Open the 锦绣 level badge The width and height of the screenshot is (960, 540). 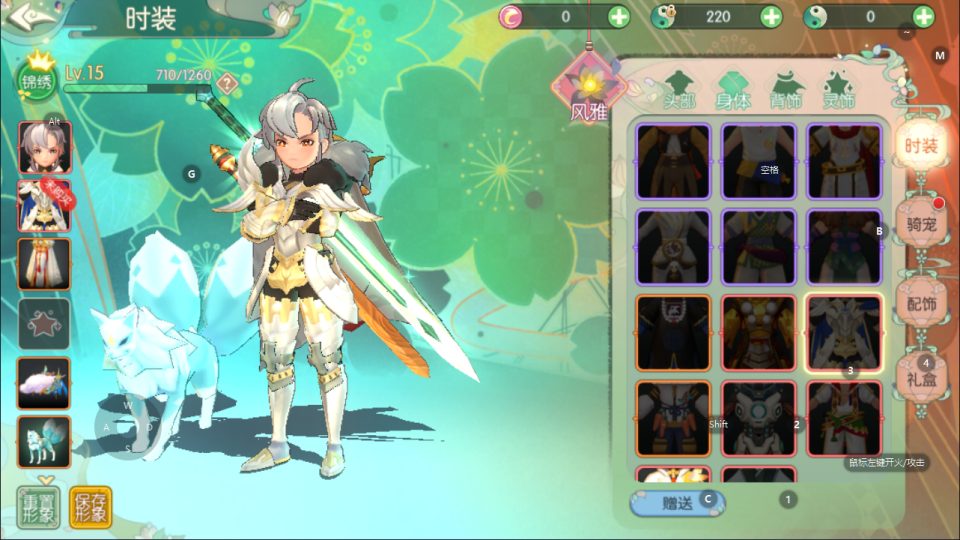[x=37, y=79]
